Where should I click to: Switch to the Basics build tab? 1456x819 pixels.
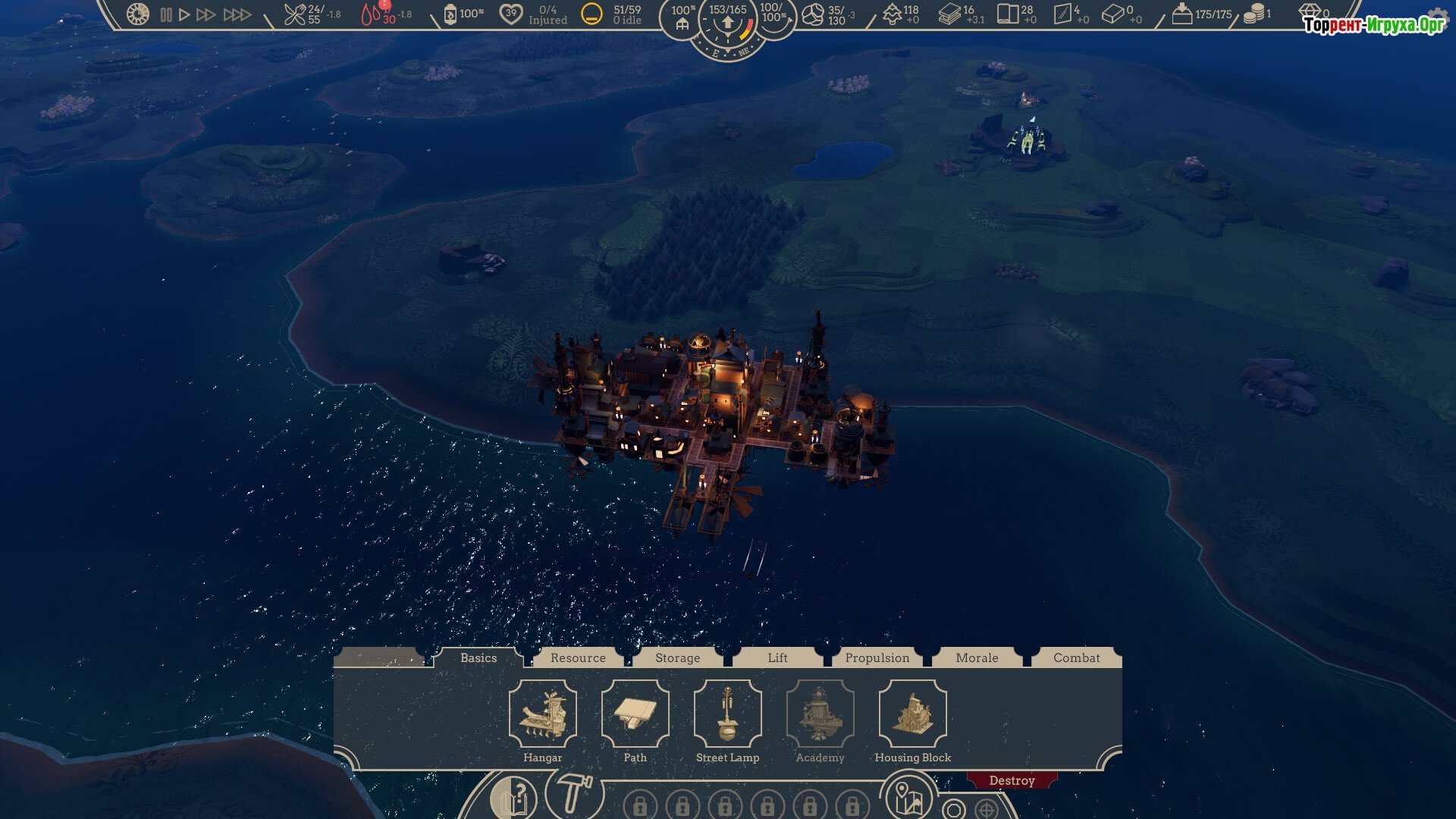tap(479, 658)
